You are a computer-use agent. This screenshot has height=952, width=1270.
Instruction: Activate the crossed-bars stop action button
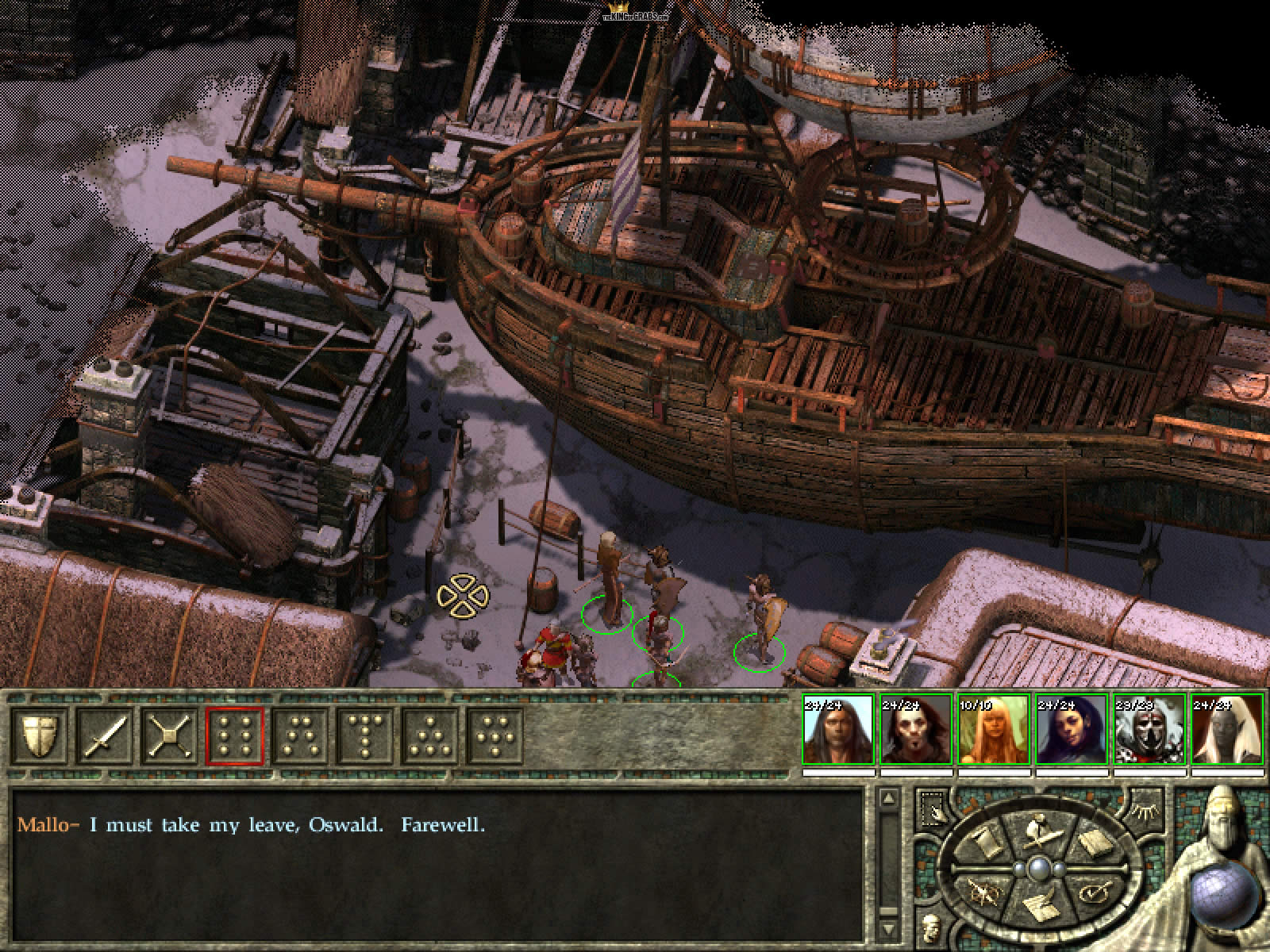point(171,735)
